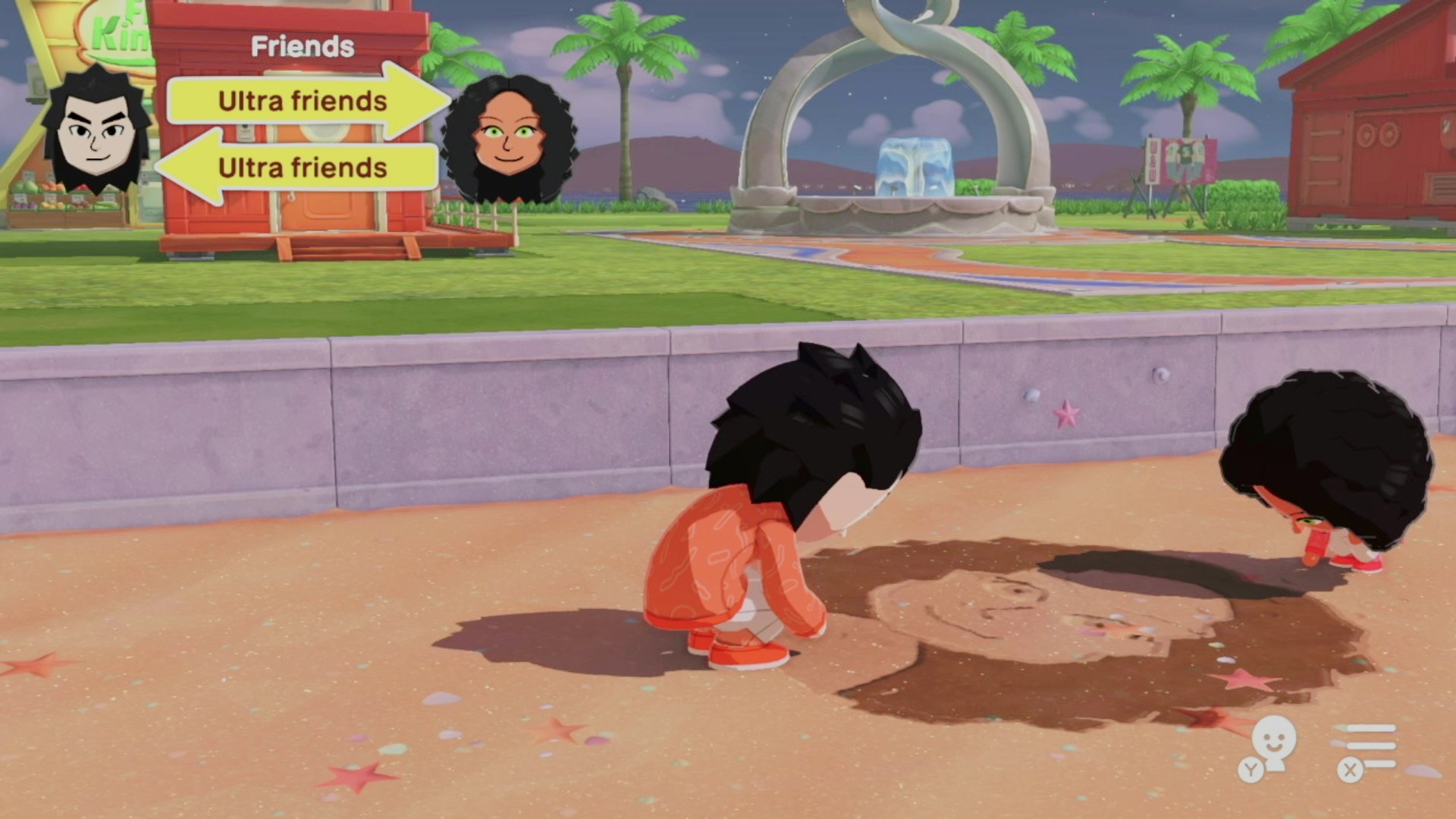Click the right-pointing Ultra friends arrow
Image resolution: width=1456 pixels, height=819 pixels.
pos(303,101)
